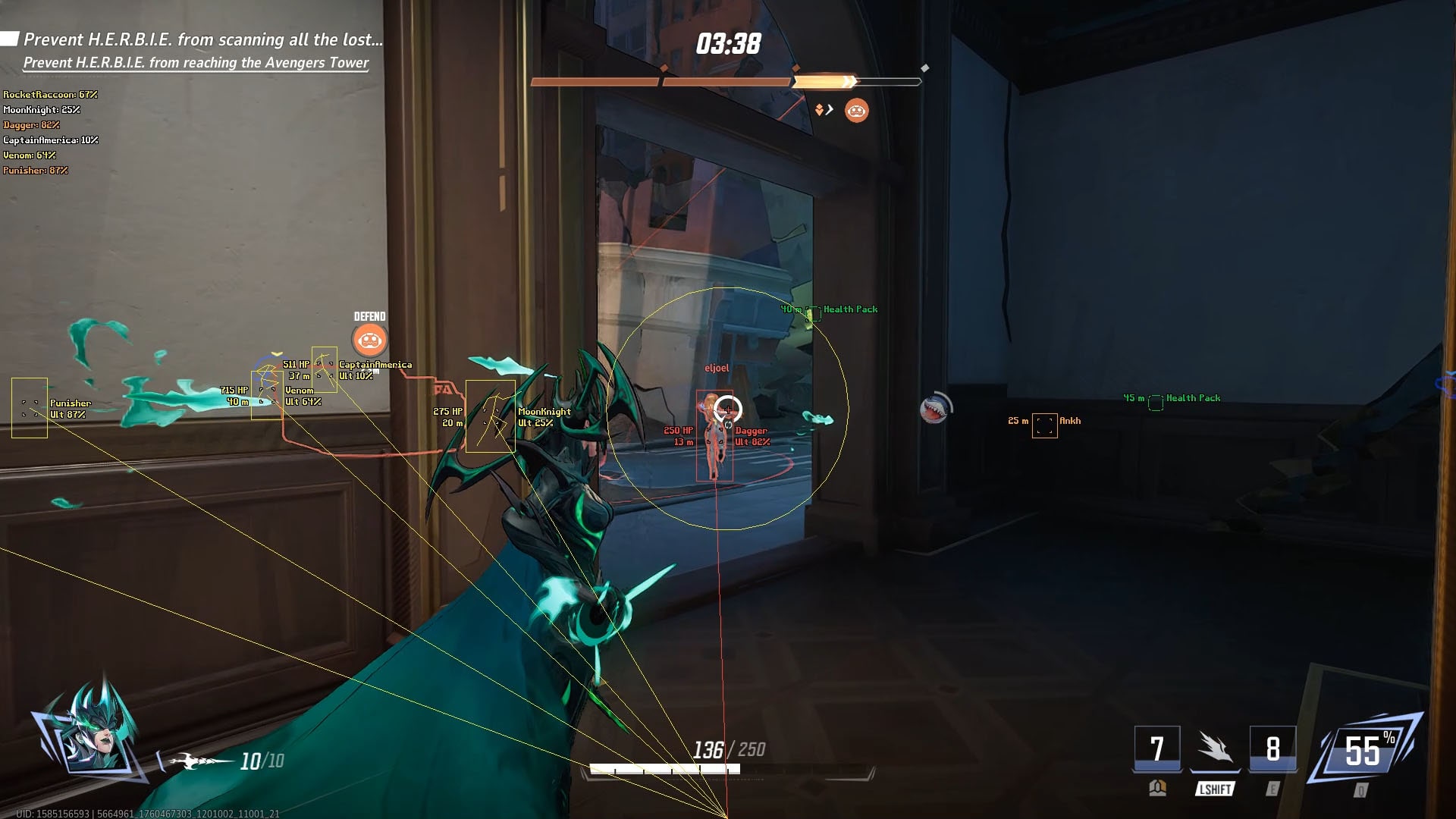Click the Jeff the Land Shark spray icon
This screenshot has width=1456, height=819.
934,409
